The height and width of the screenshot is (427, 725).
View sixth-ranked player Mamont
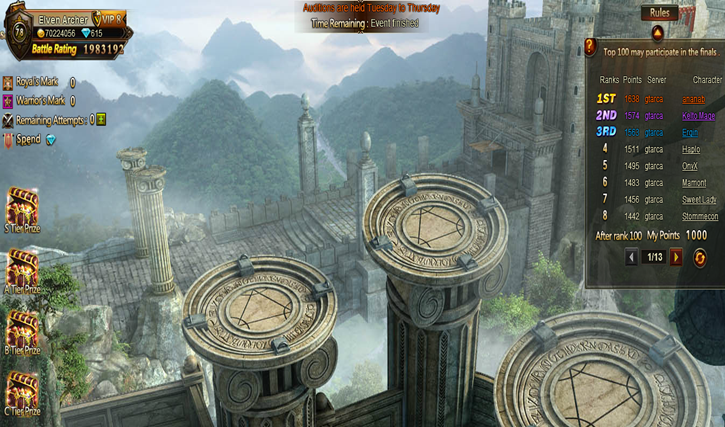(693, 182)
